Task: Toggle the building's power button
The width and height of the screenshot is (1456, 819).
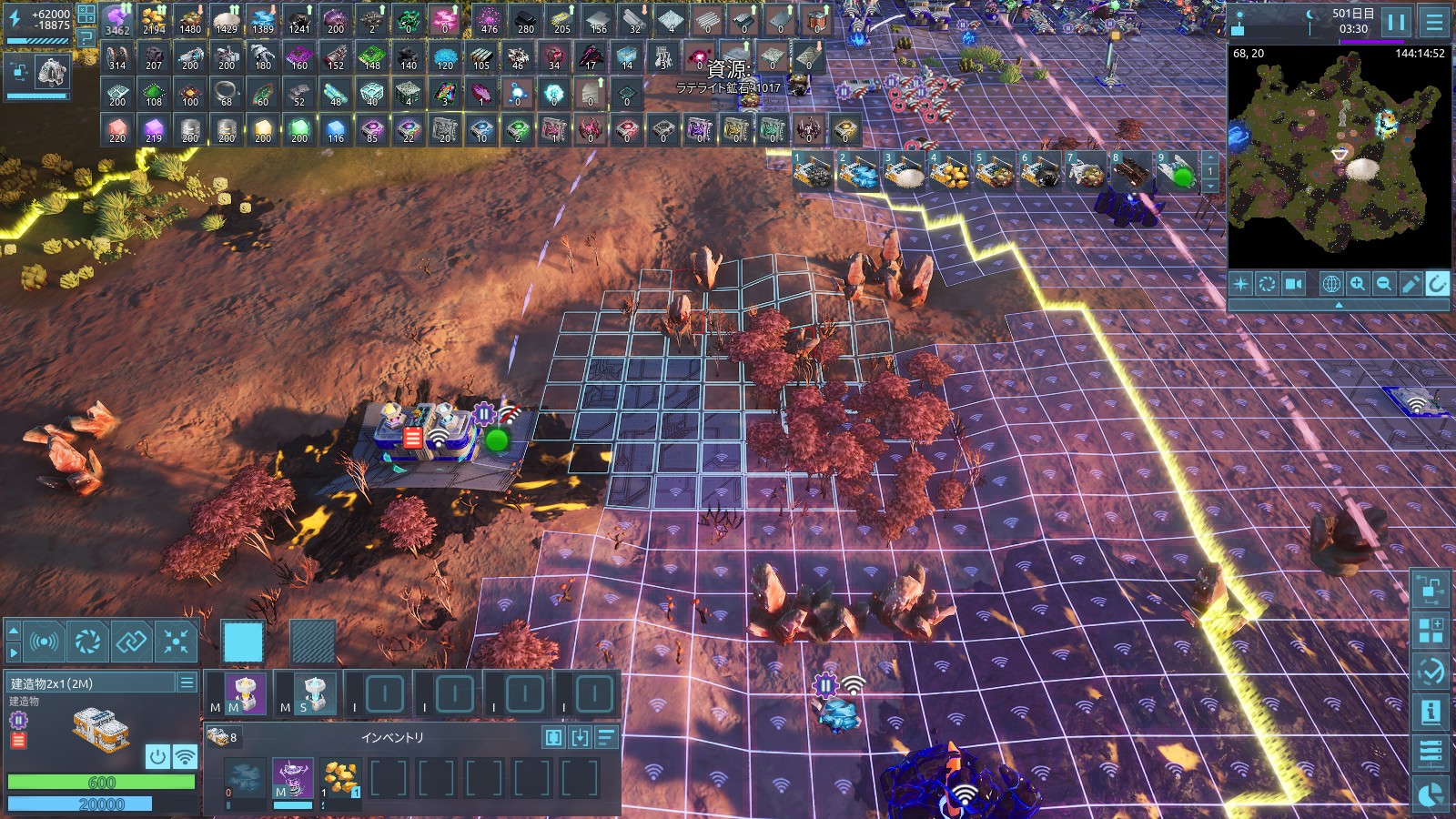Action: 157,756
